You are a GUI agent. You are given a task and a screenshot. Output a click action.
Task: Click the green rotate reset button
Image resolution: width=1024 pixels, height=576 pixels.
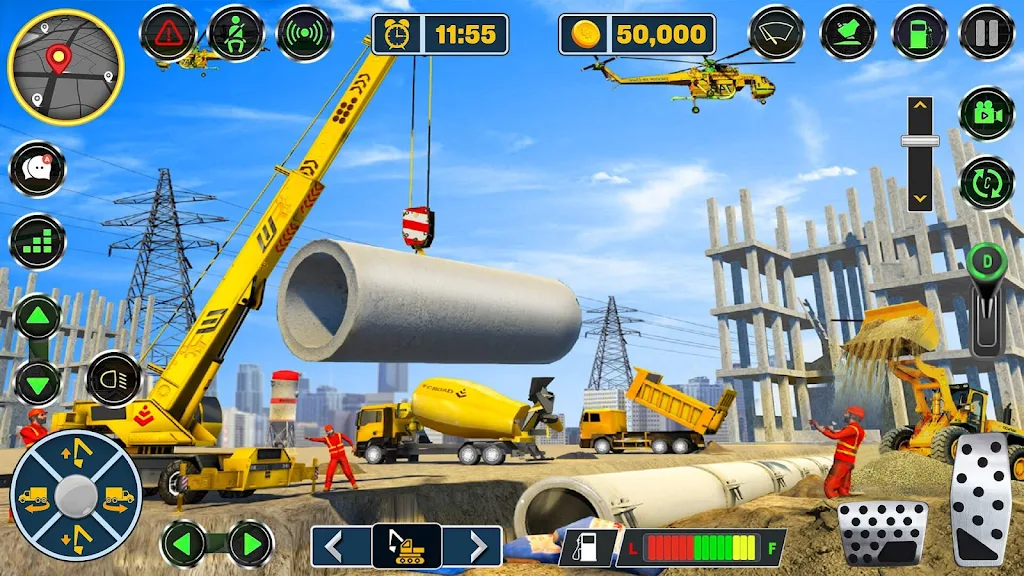(986, 183)
